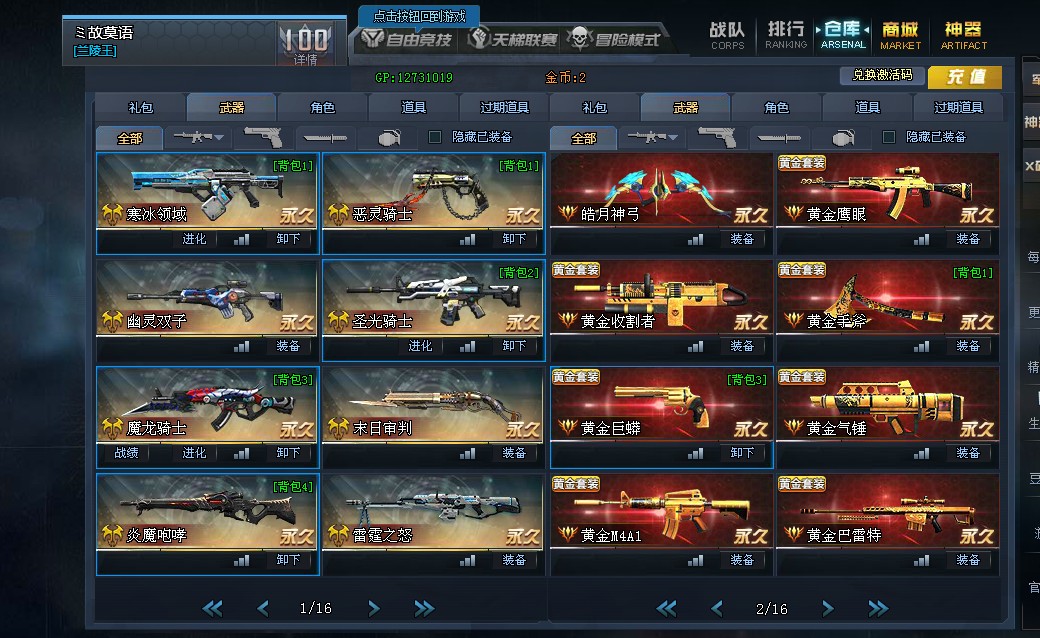Click the 兑换激活码 redeem code button

[x=882, y=76]
